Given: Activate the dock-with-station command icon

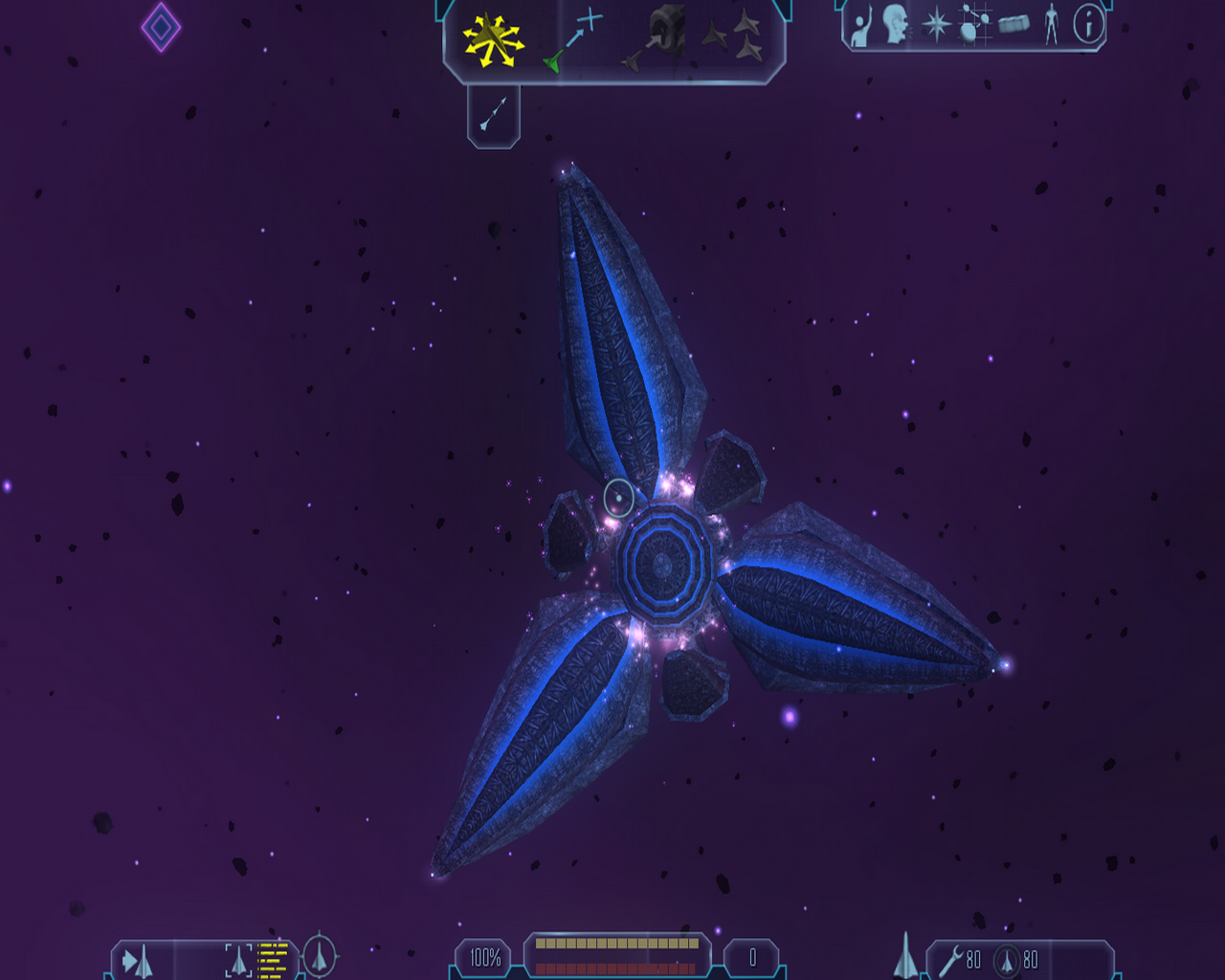Looking at the screenshot, I should pyautogui.click(x=657, y=38).
